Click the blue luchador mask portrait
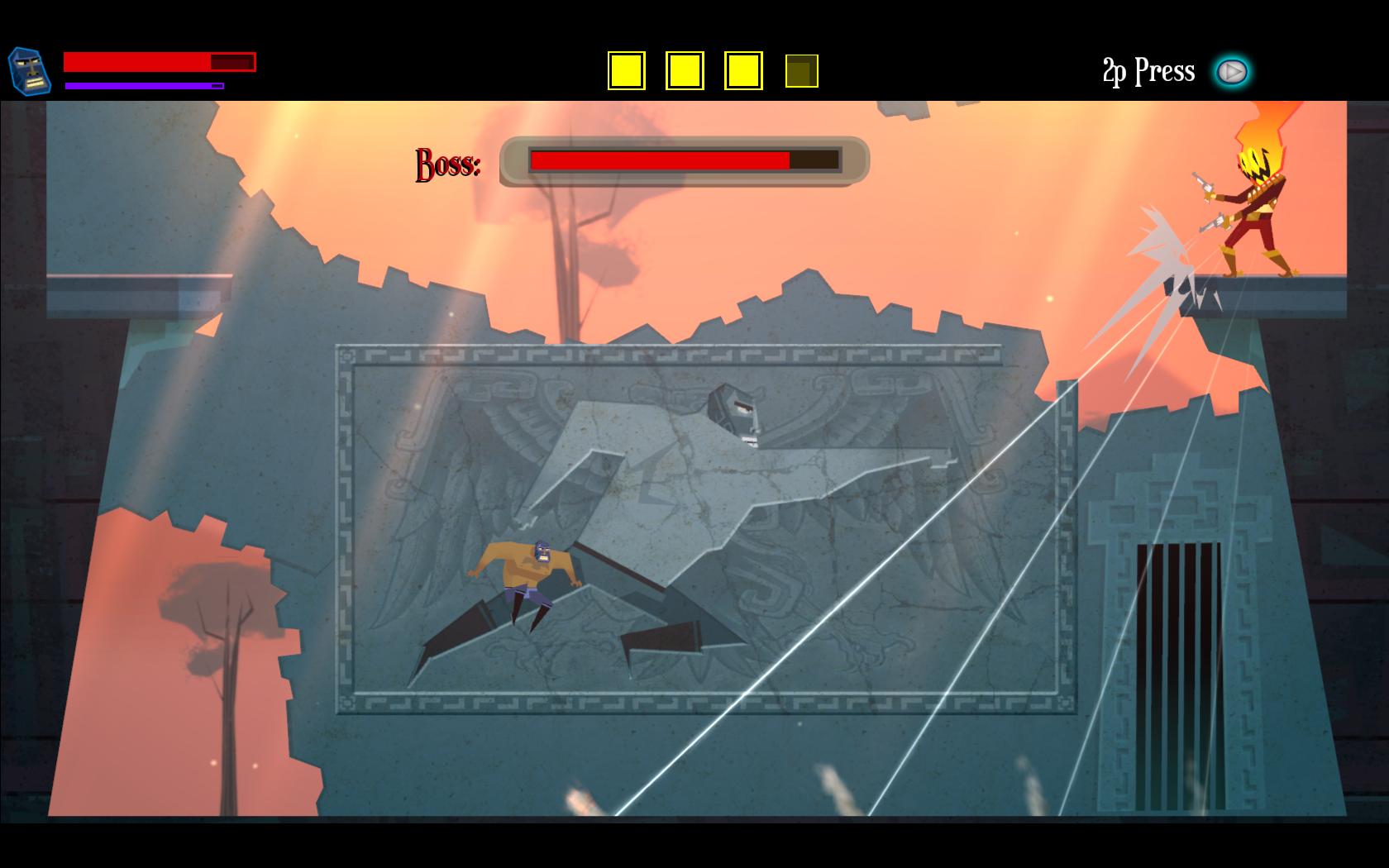The height and width of the screenshot is (868, 1389). pyautogui.click(x=30, y=70)
